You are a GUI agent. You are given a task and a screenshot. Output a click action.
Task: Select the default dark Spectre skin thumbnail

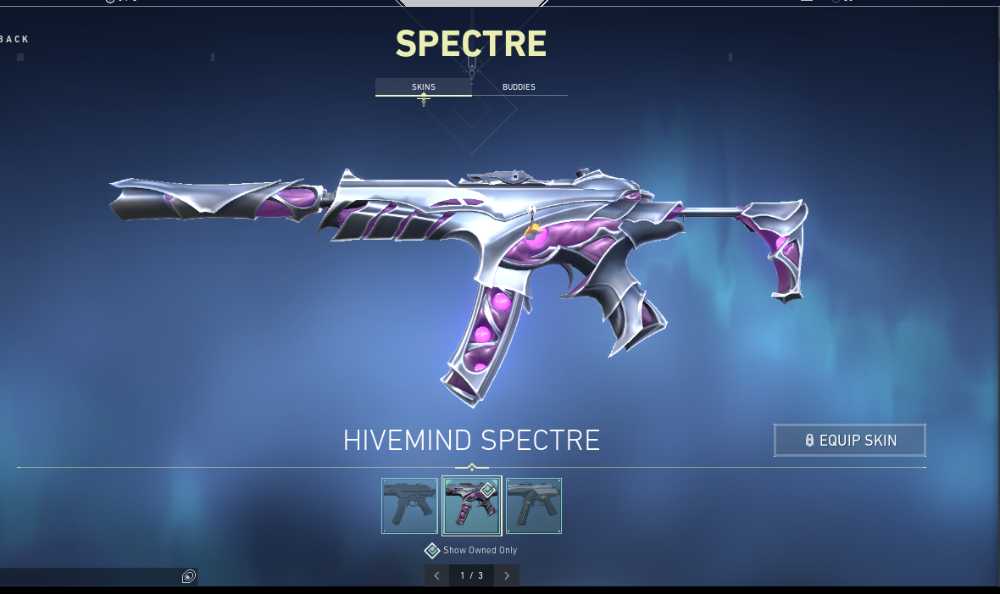coord(409,505)
